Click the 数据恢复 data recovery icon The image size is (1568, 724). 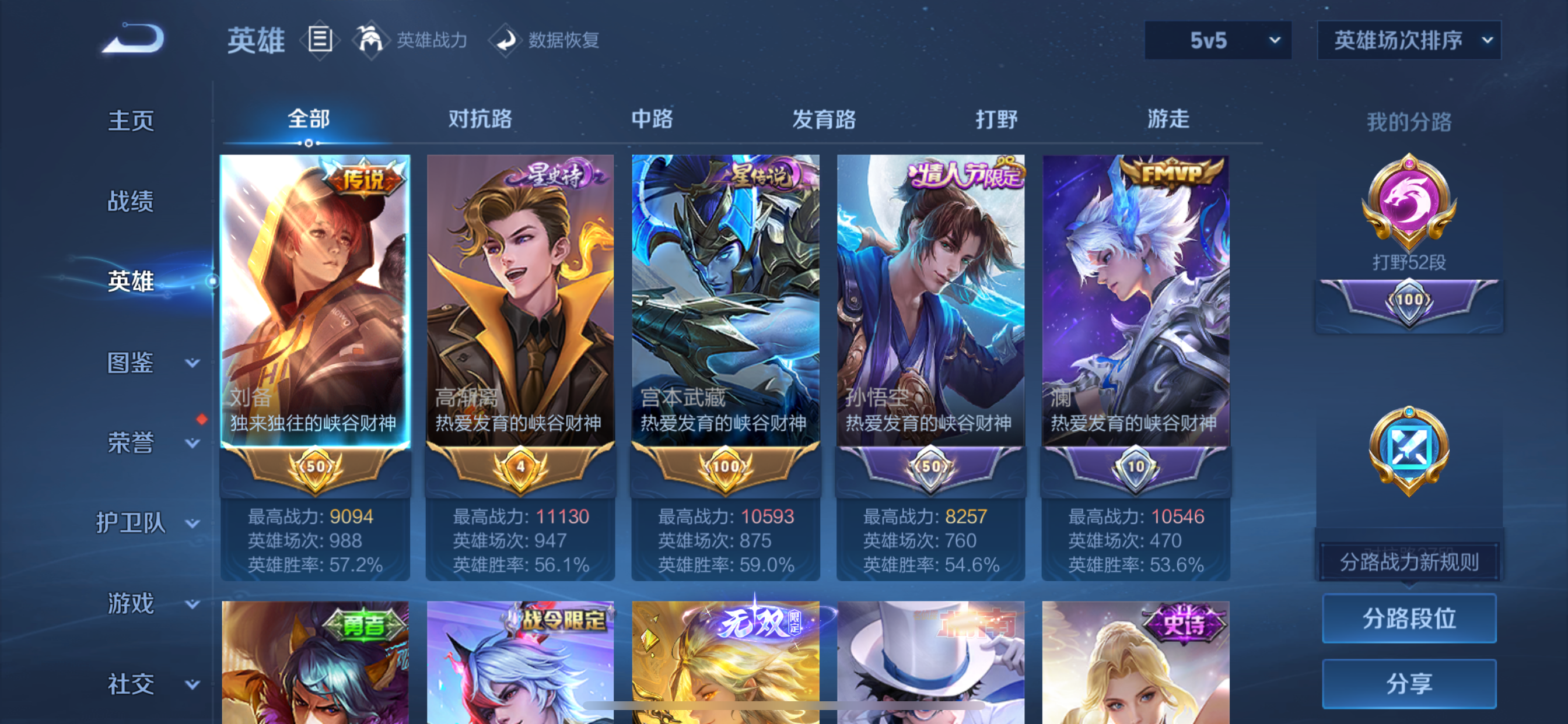pos(507,41)
